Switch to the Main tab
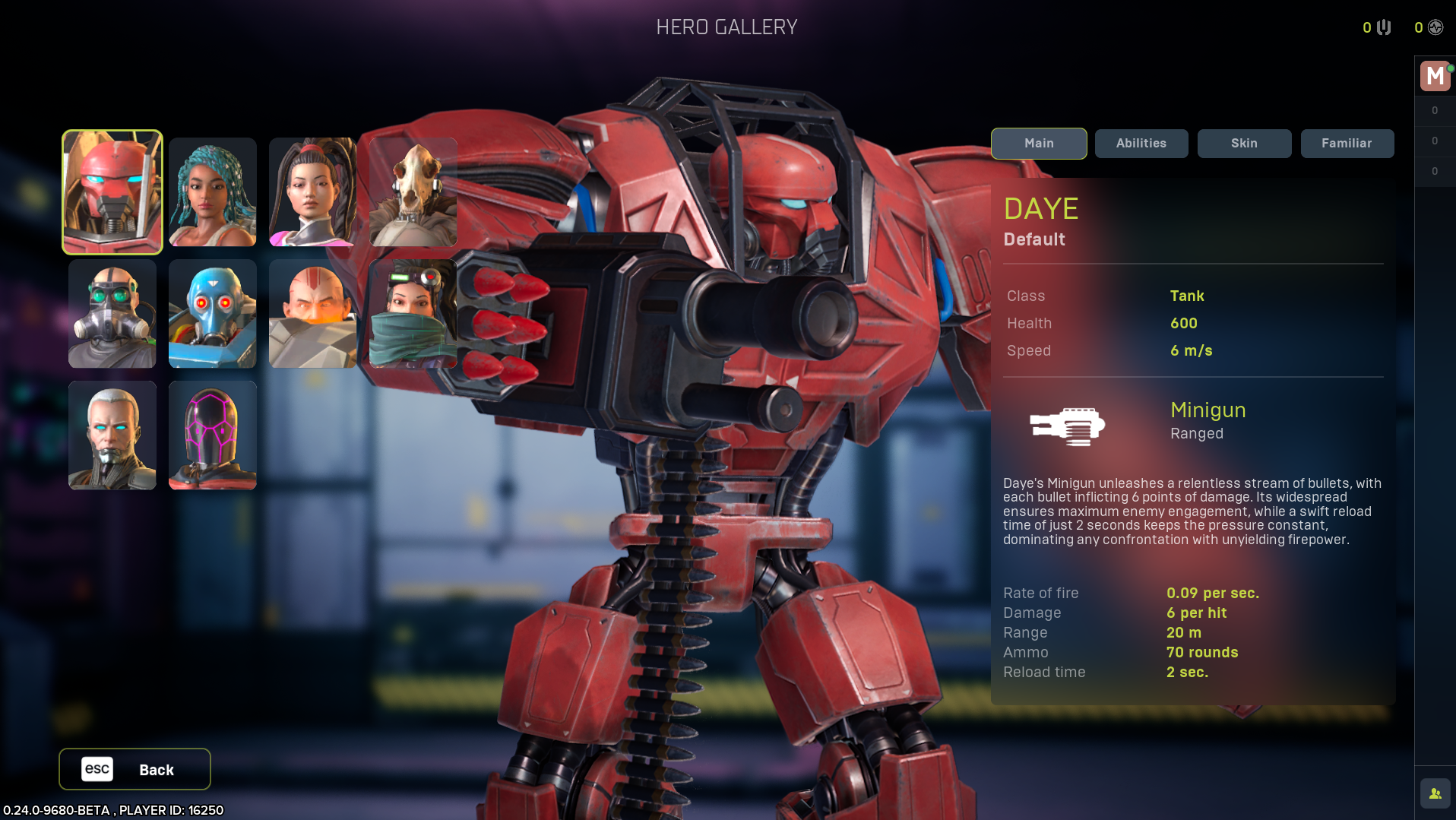1456x820 pixels. (1038, 144)
